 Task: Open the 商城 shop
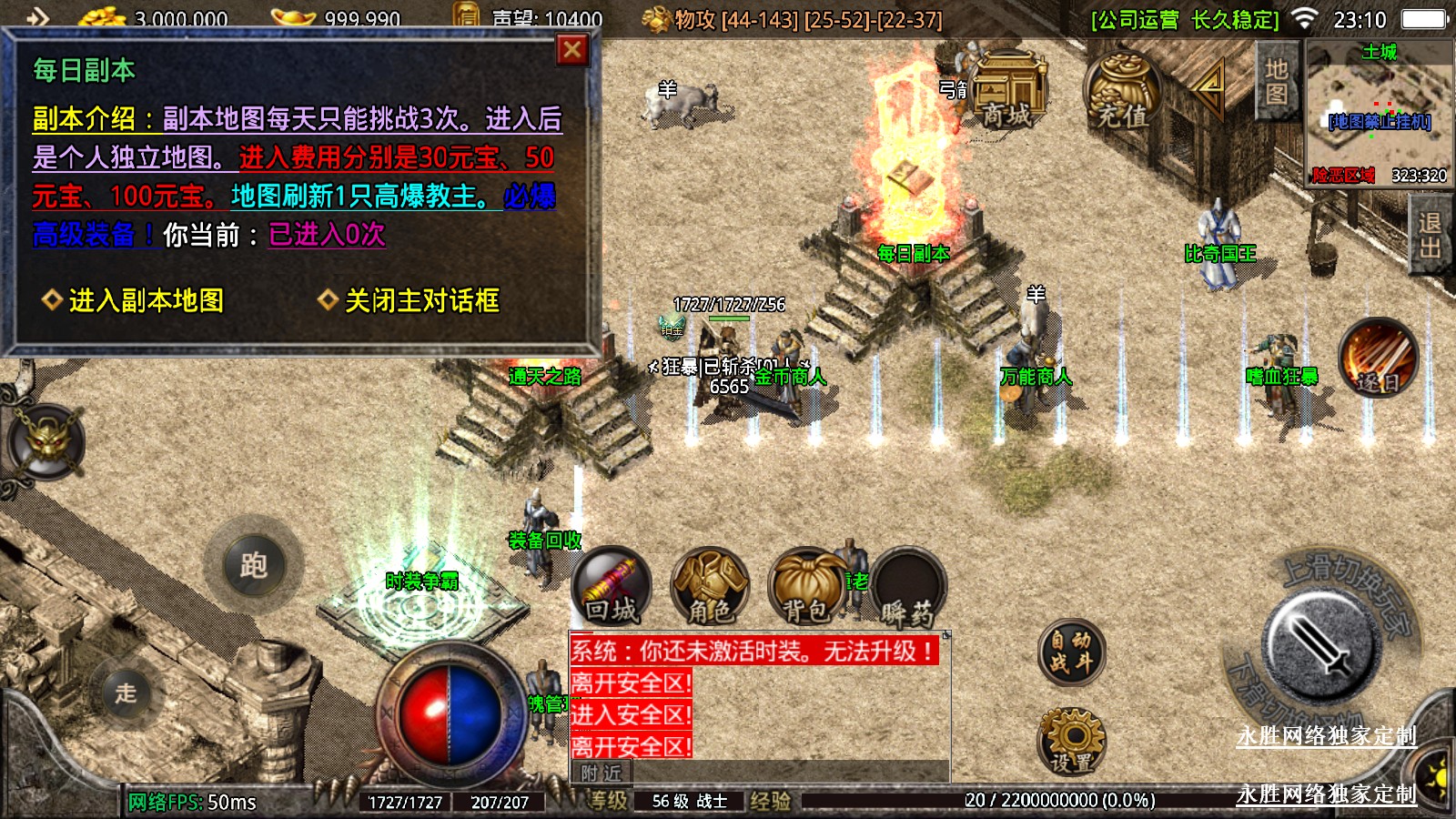coord(1007,89)
